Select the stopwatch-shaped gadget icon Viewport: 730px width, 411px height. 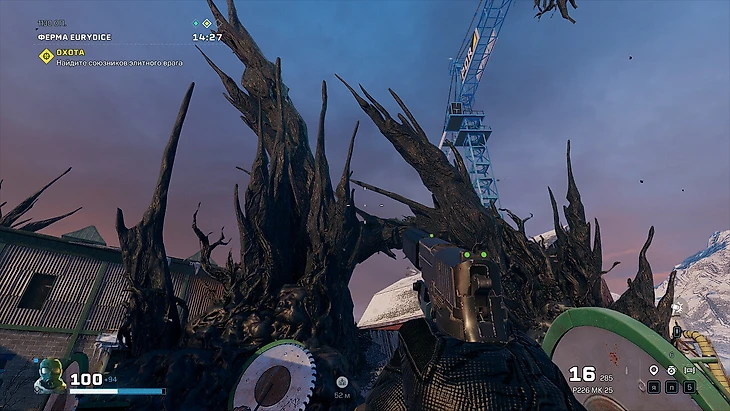click(672, 370)
